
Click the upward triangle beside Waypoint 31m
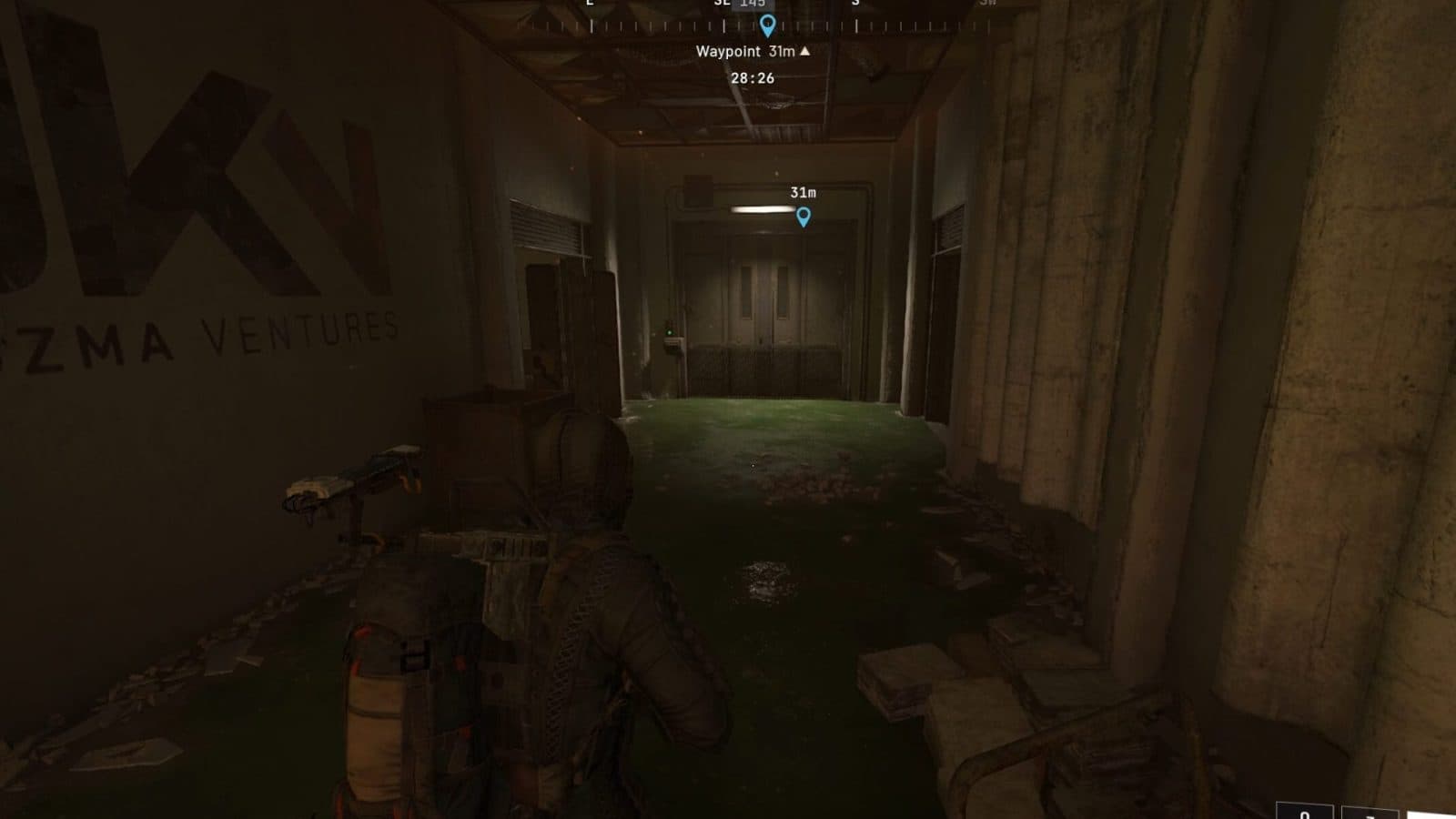[x=804, y=51]
